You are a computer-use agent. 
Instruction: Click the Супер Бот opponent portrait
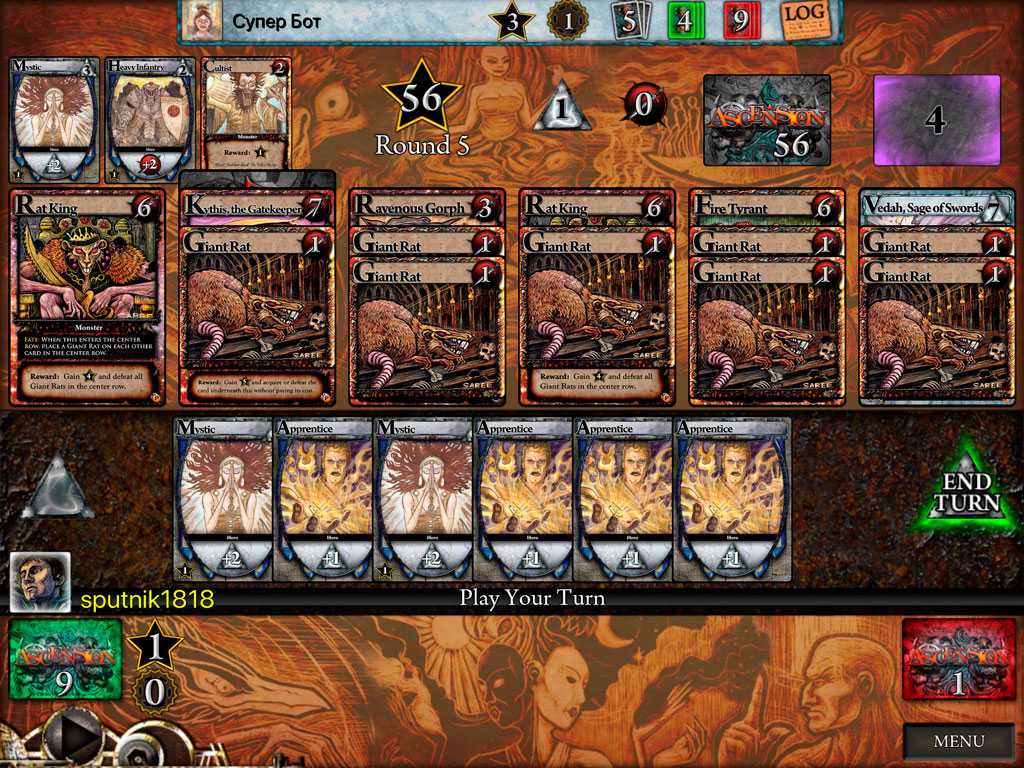click(203, 21)
